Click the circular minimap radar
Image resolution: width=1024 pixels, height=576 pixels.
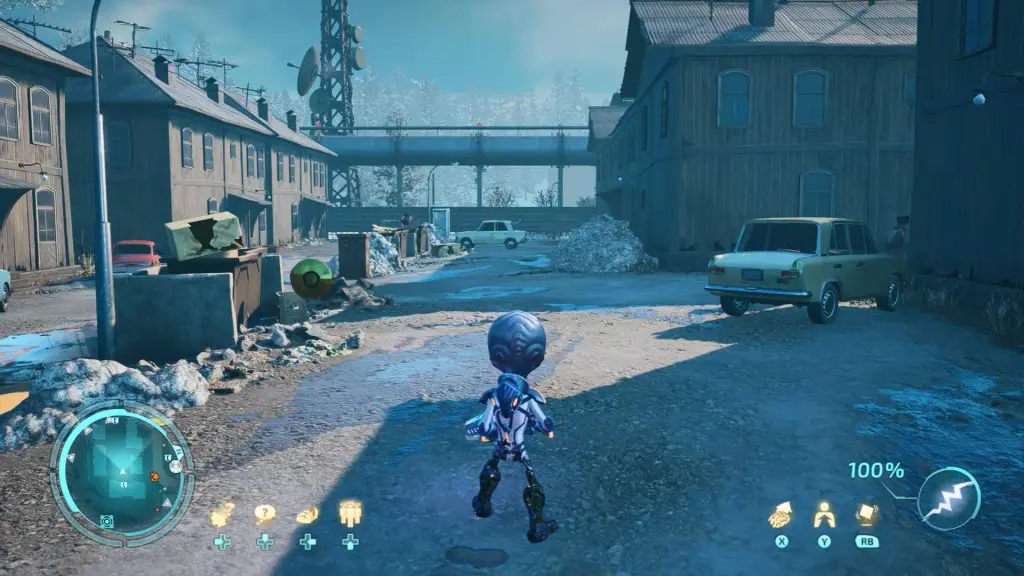[x=122, y=473]
